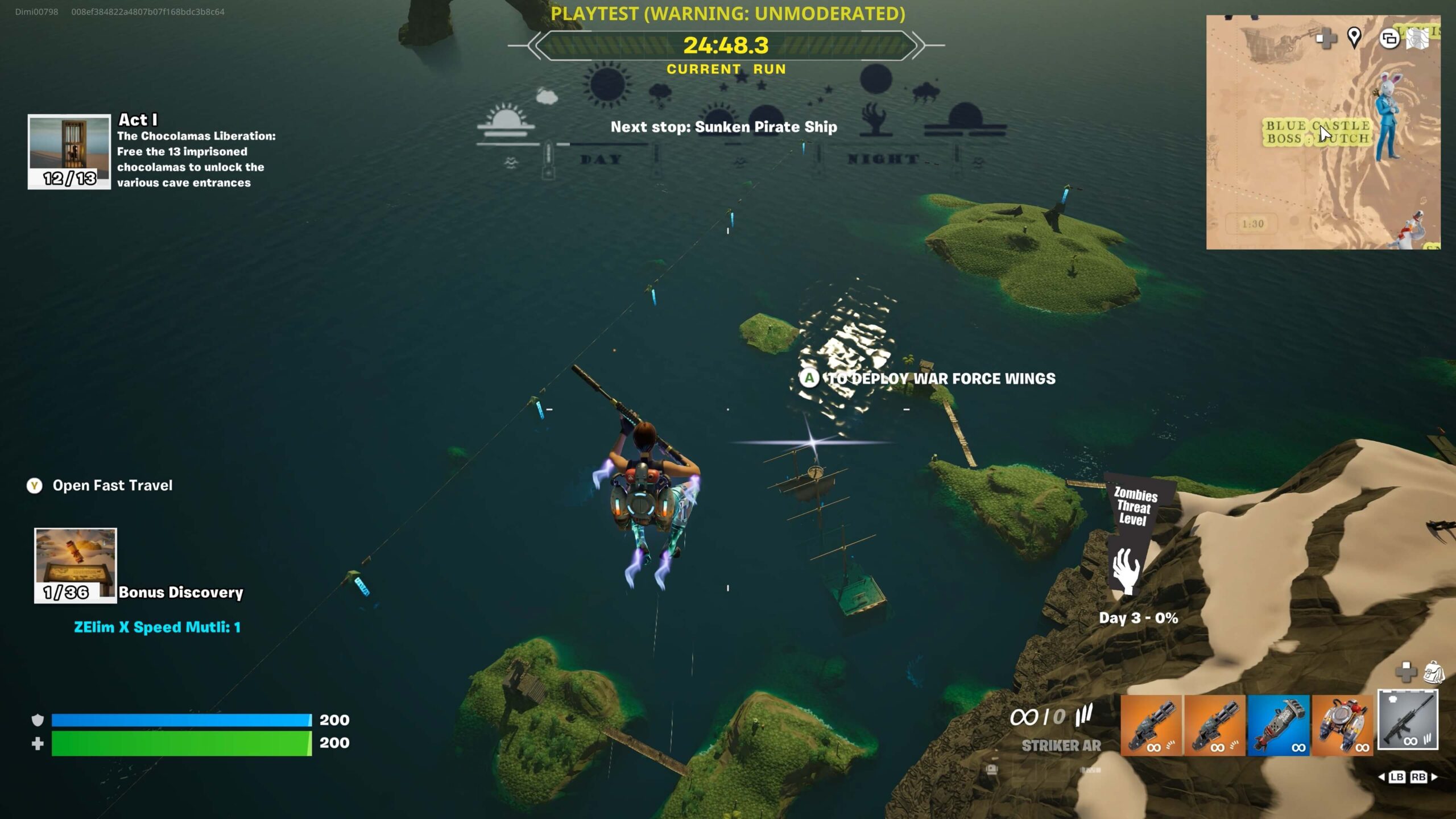The height and width of the screenshot is (819, 1456).
Task: Click the map pin marker icon
Action: [1354, 38]
